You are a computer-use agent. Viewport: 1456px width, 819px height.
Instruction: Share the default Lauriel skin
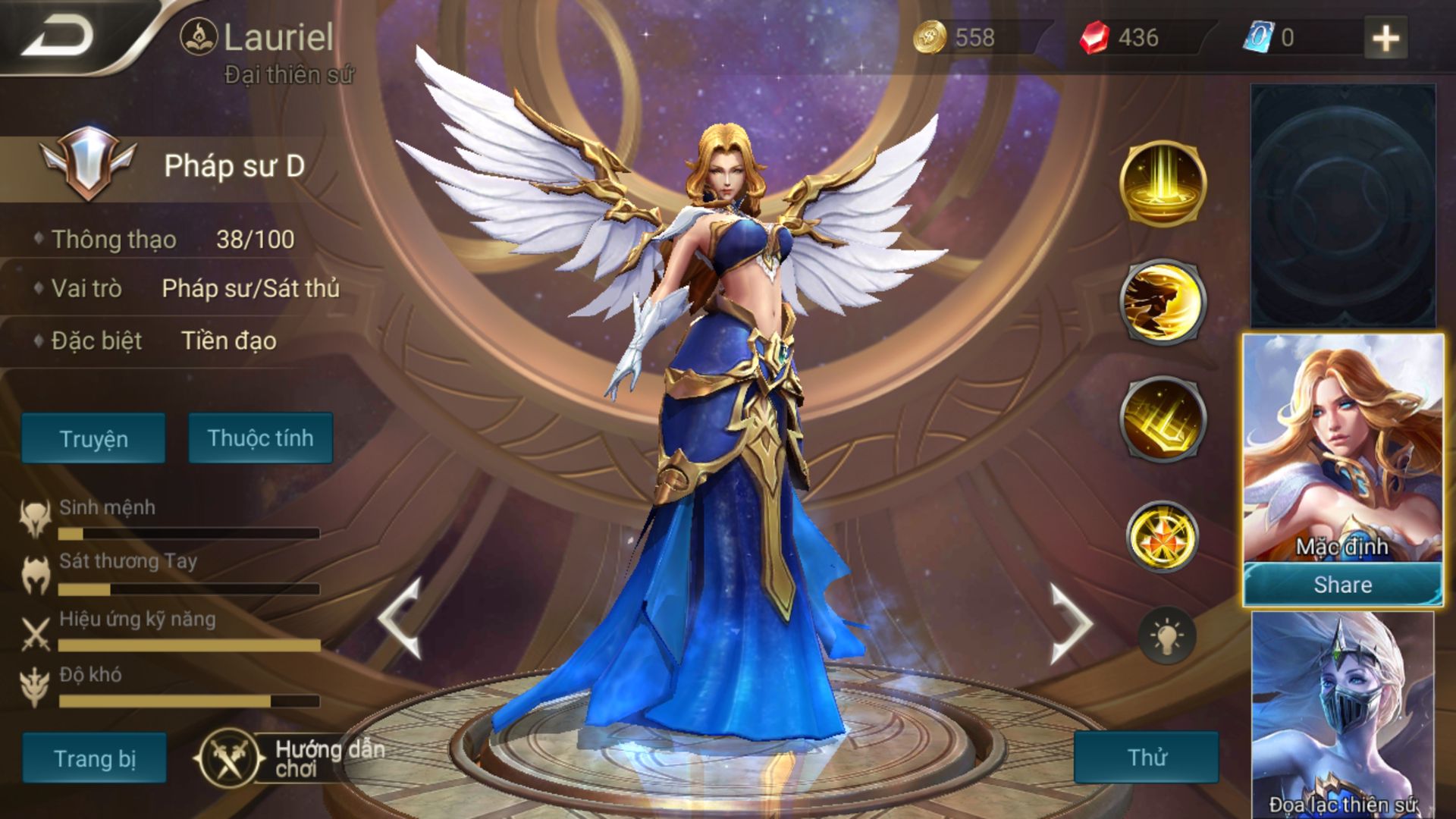coord(1342,585)
